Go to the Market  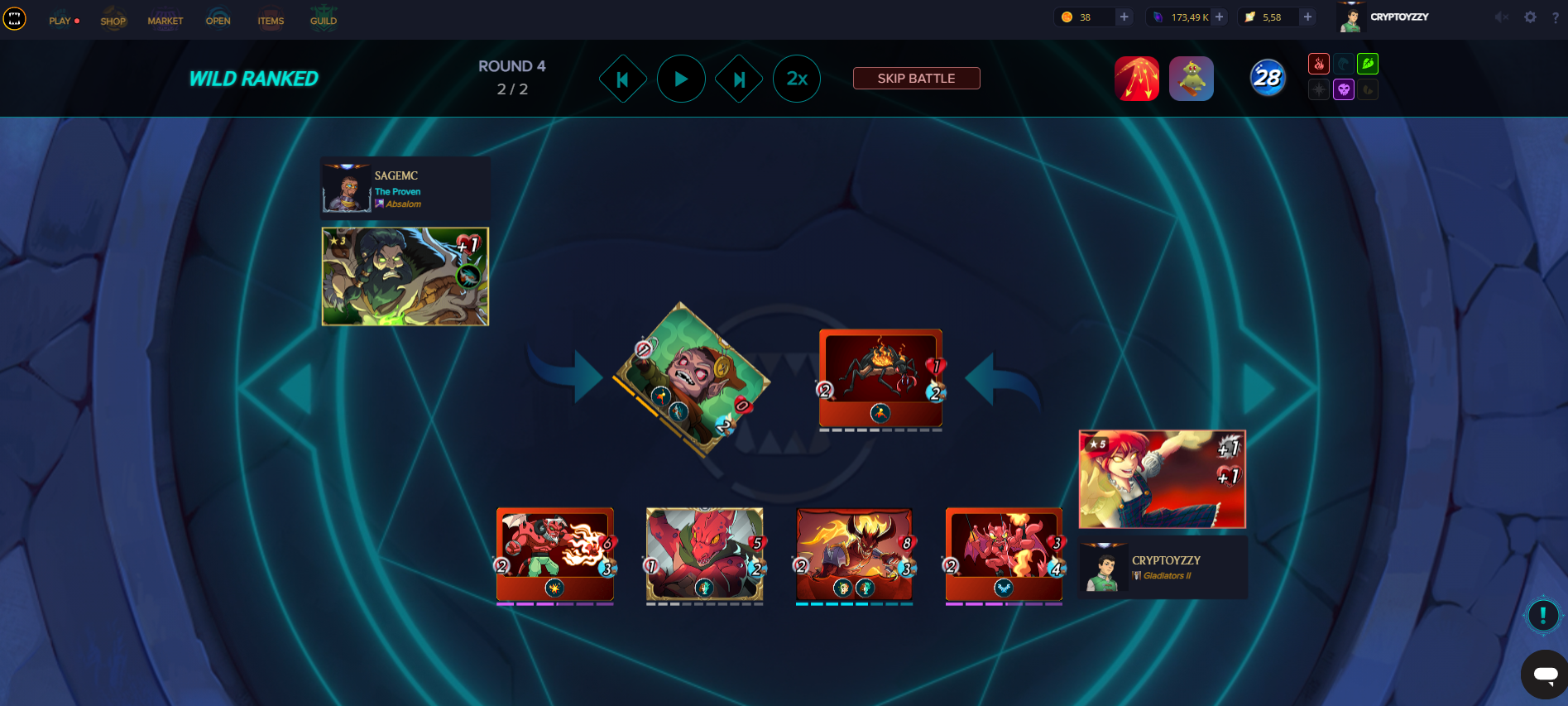165,21
